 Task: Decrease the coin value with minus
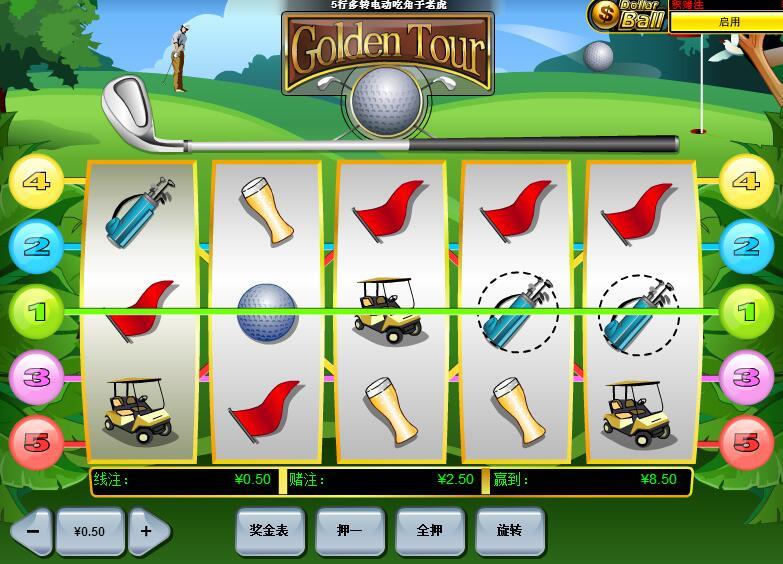(x=32, y=531)
